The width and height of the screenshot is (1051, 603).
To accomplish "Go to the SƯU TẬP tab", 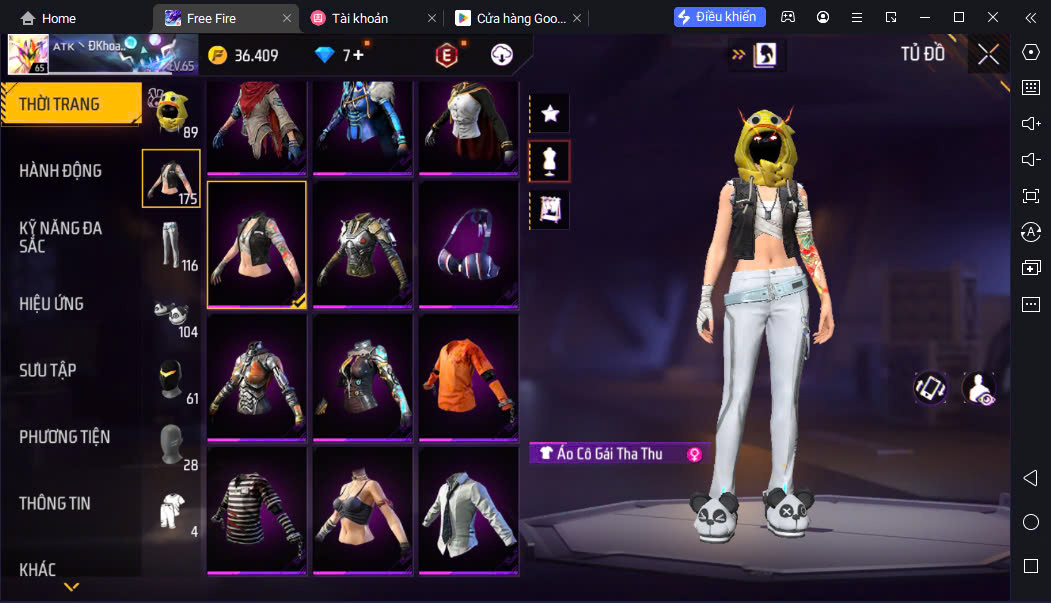I will point(48,370).
